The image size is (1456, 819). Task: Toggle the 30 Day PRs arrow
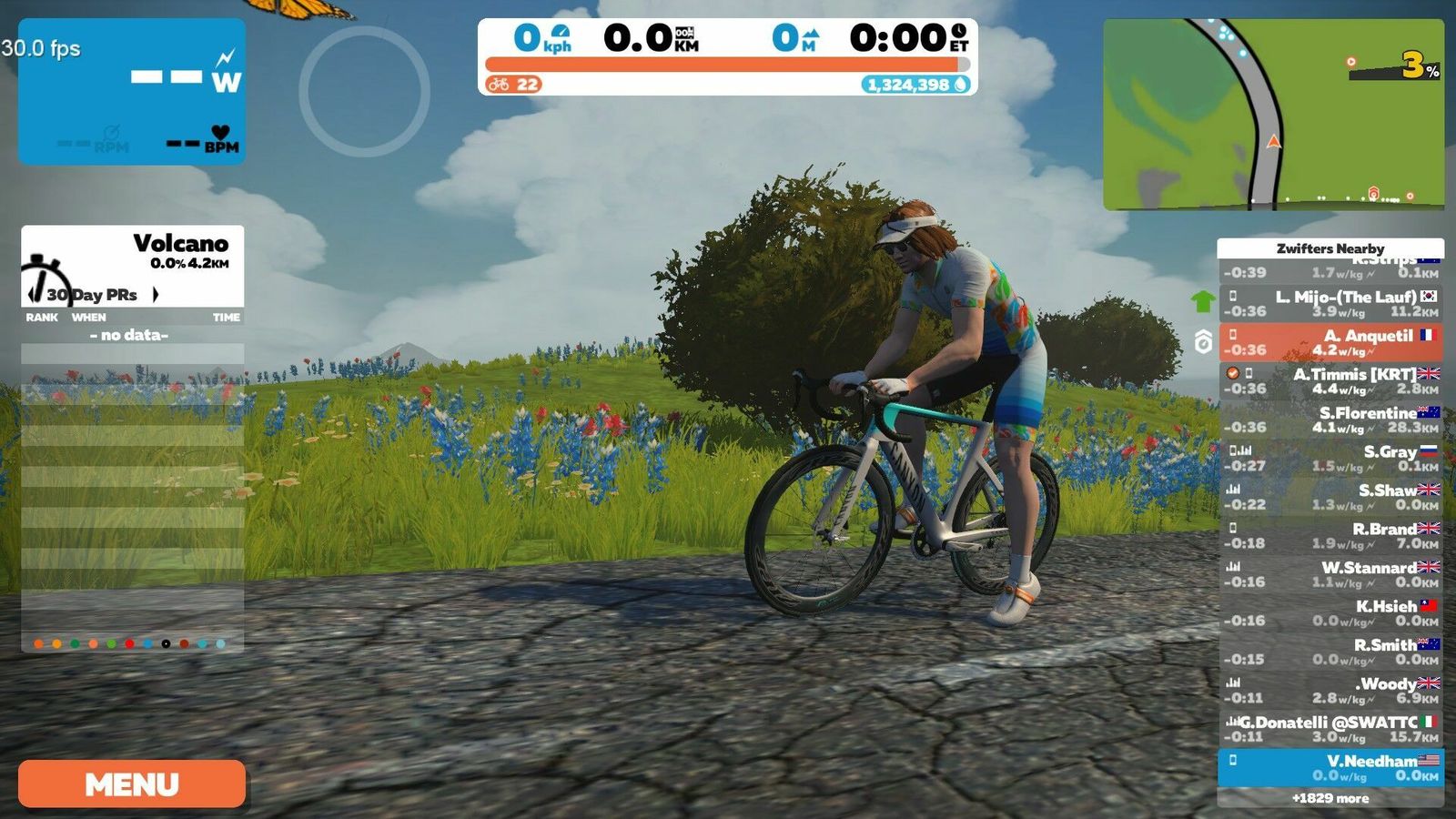[156, 294]
